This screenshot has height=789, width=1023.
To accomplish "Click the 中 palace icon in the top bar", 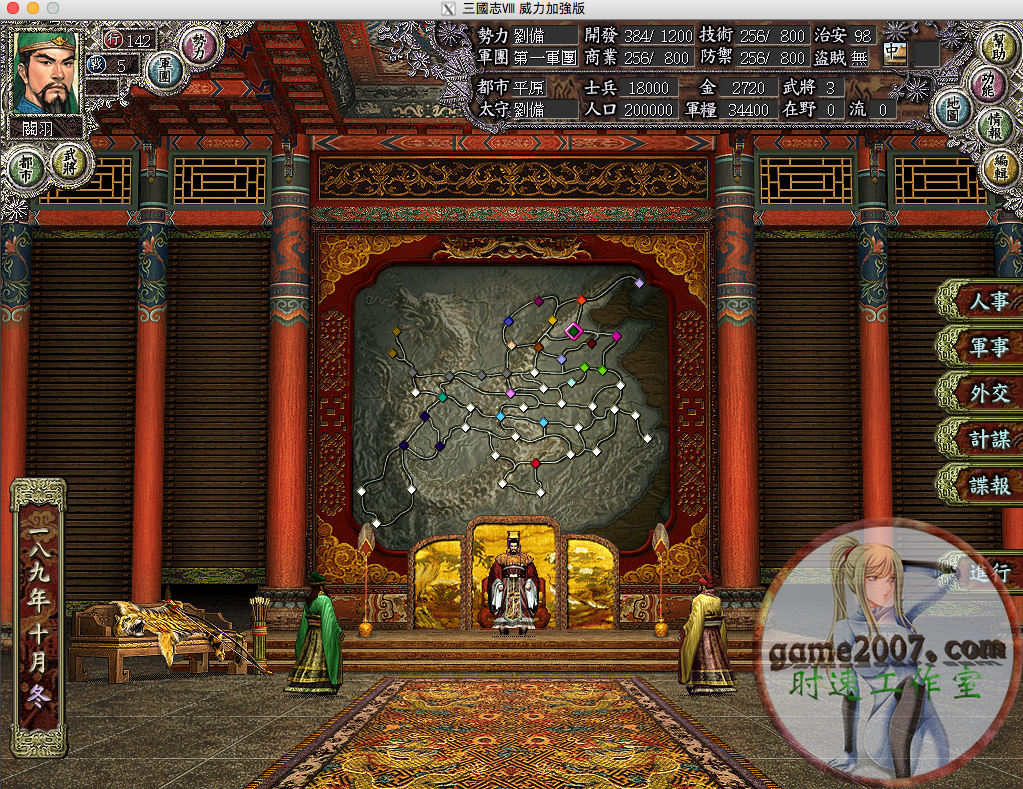I will pos(893,52).
